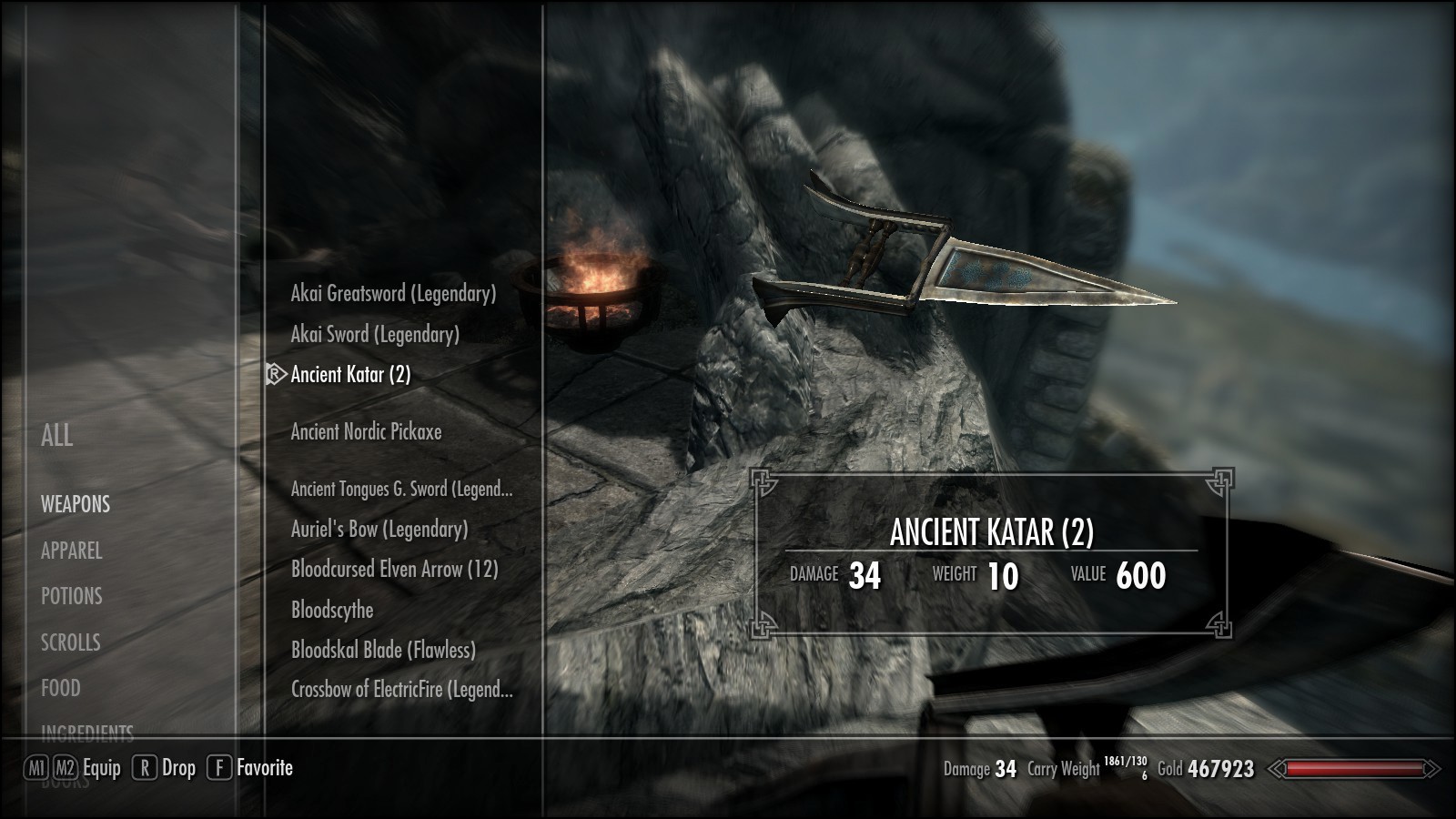Select Crossbow of ElectricFire (Legend...)

[x=400, y=691]
